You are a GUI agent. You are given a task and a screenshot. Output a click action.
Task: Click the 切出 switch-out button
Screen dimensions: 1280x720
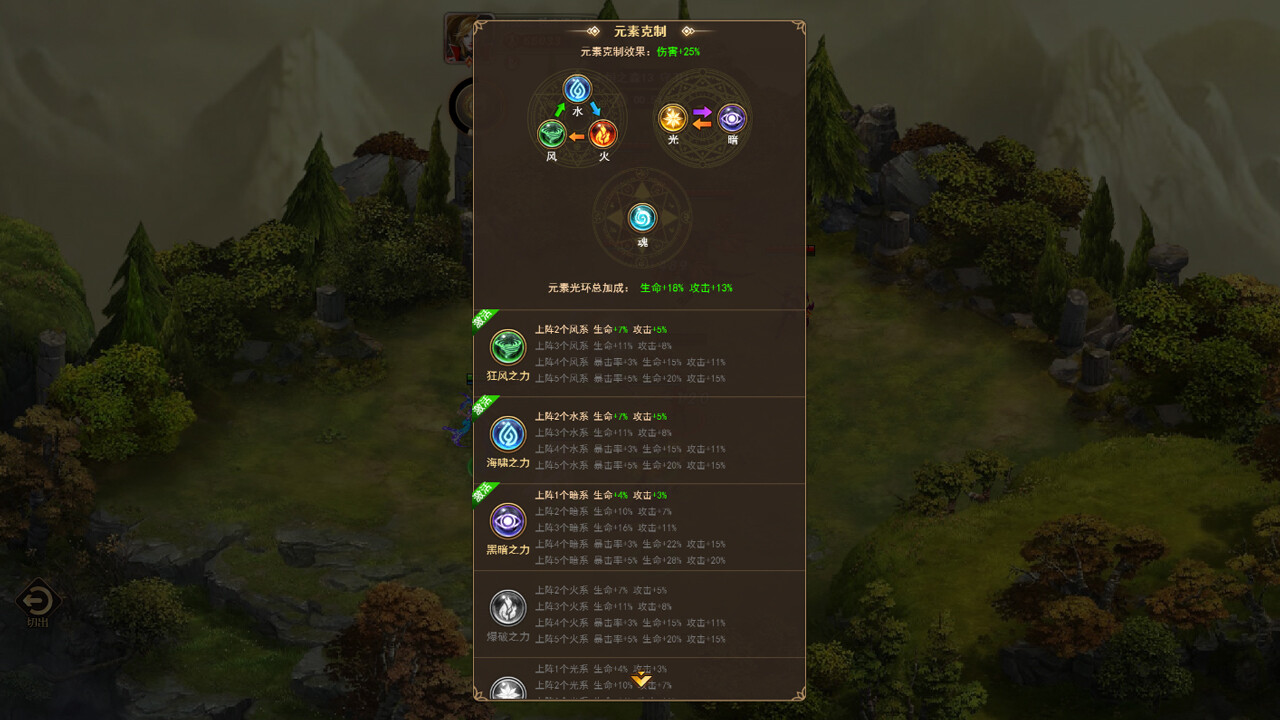tap(37, 601)
